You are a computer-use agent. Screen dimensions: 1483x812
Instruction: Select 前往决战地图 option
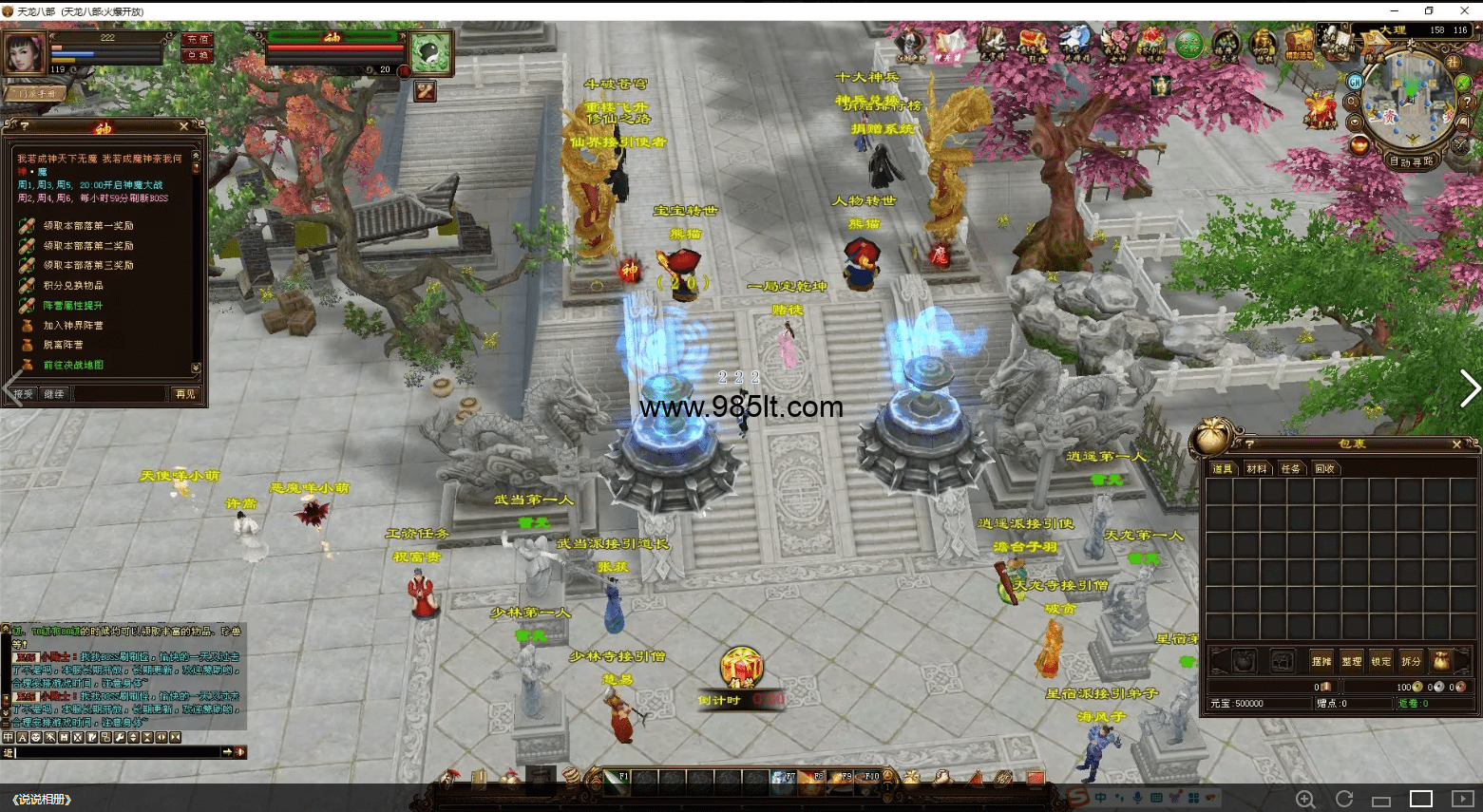coord(73,366)
